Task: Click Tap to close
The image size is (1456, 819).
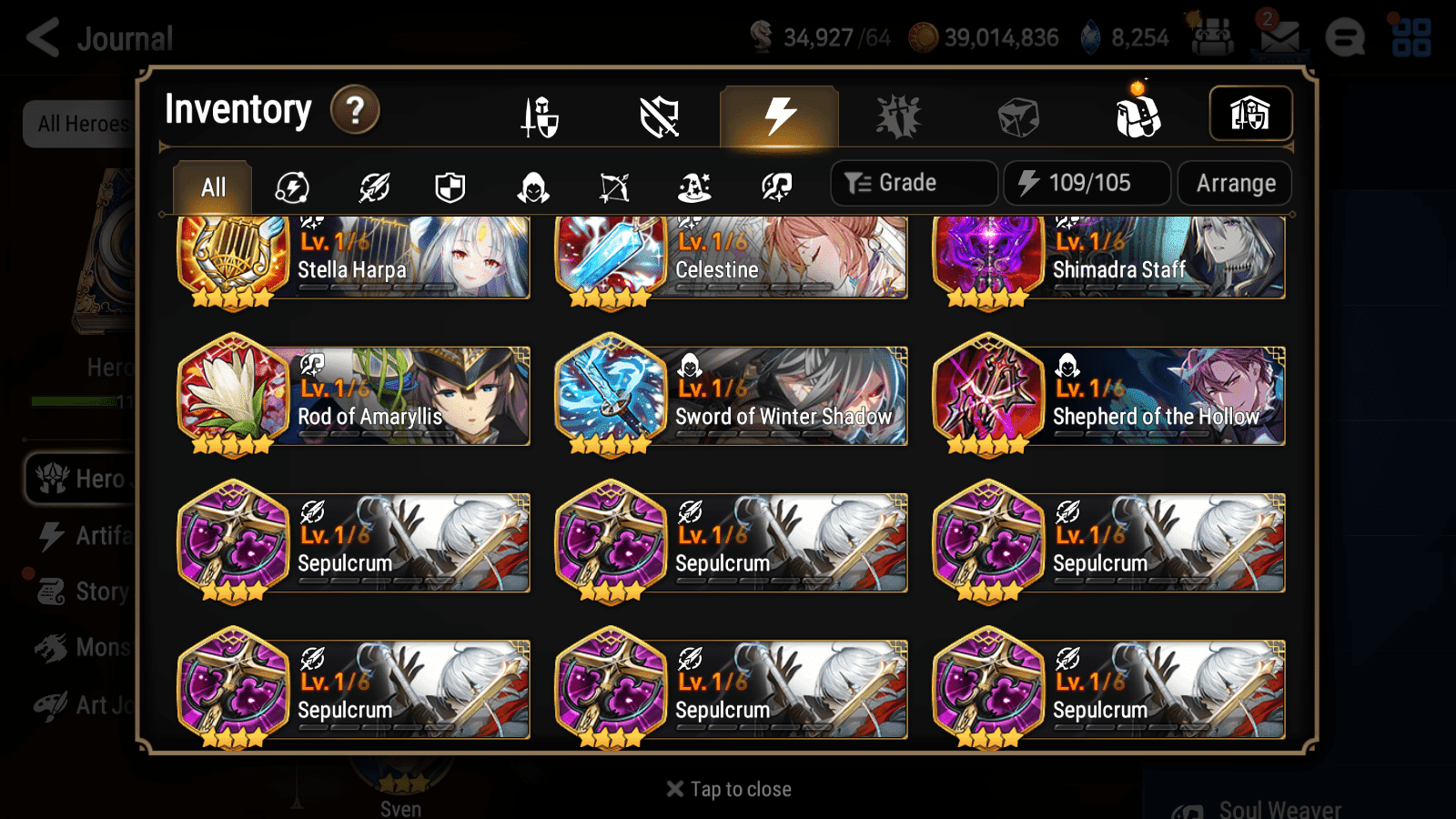Action: (727, 788)
